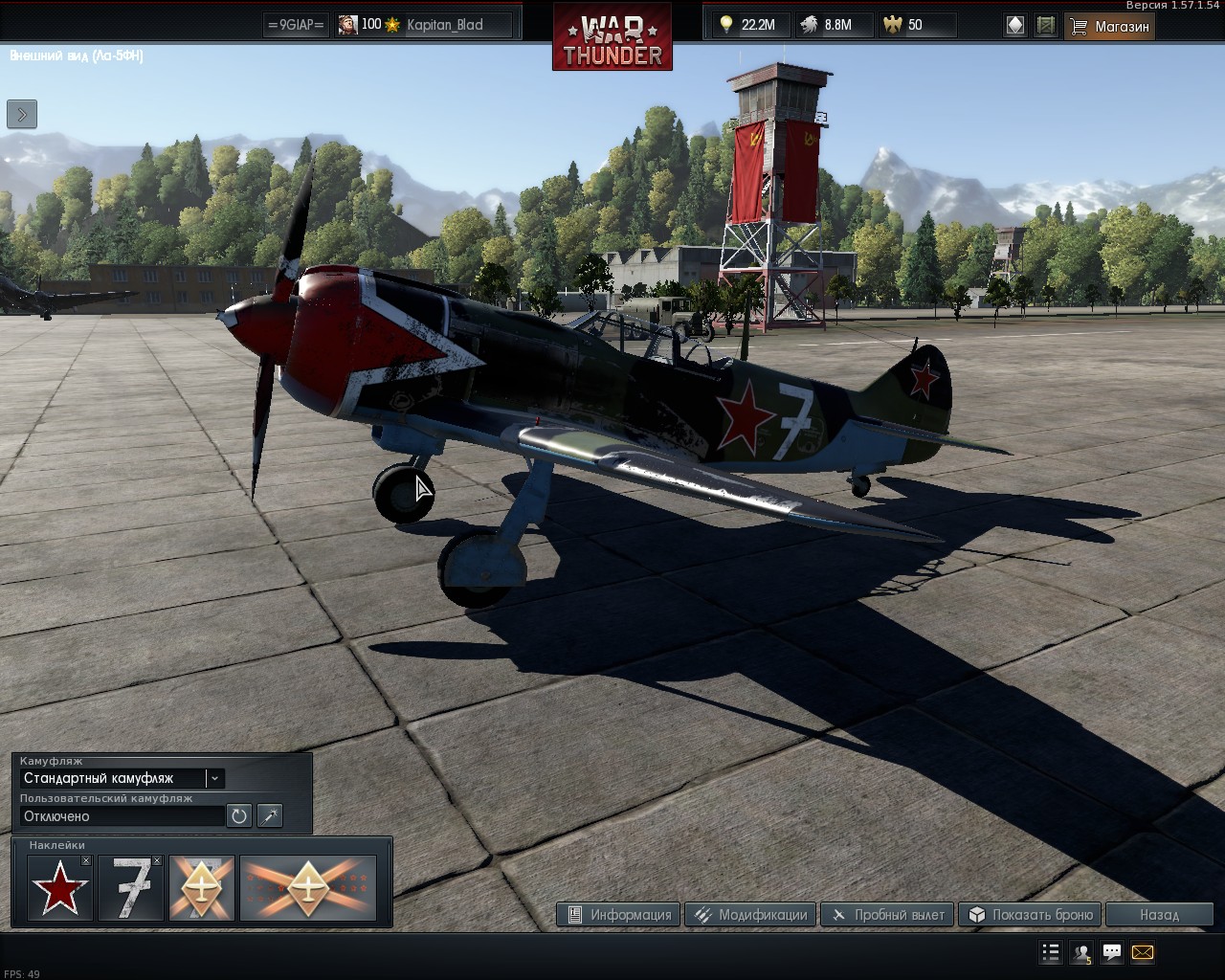Viewport: 1225px width, 980px height.
Task: Remove the red star decal
Action: coord(86,861)
